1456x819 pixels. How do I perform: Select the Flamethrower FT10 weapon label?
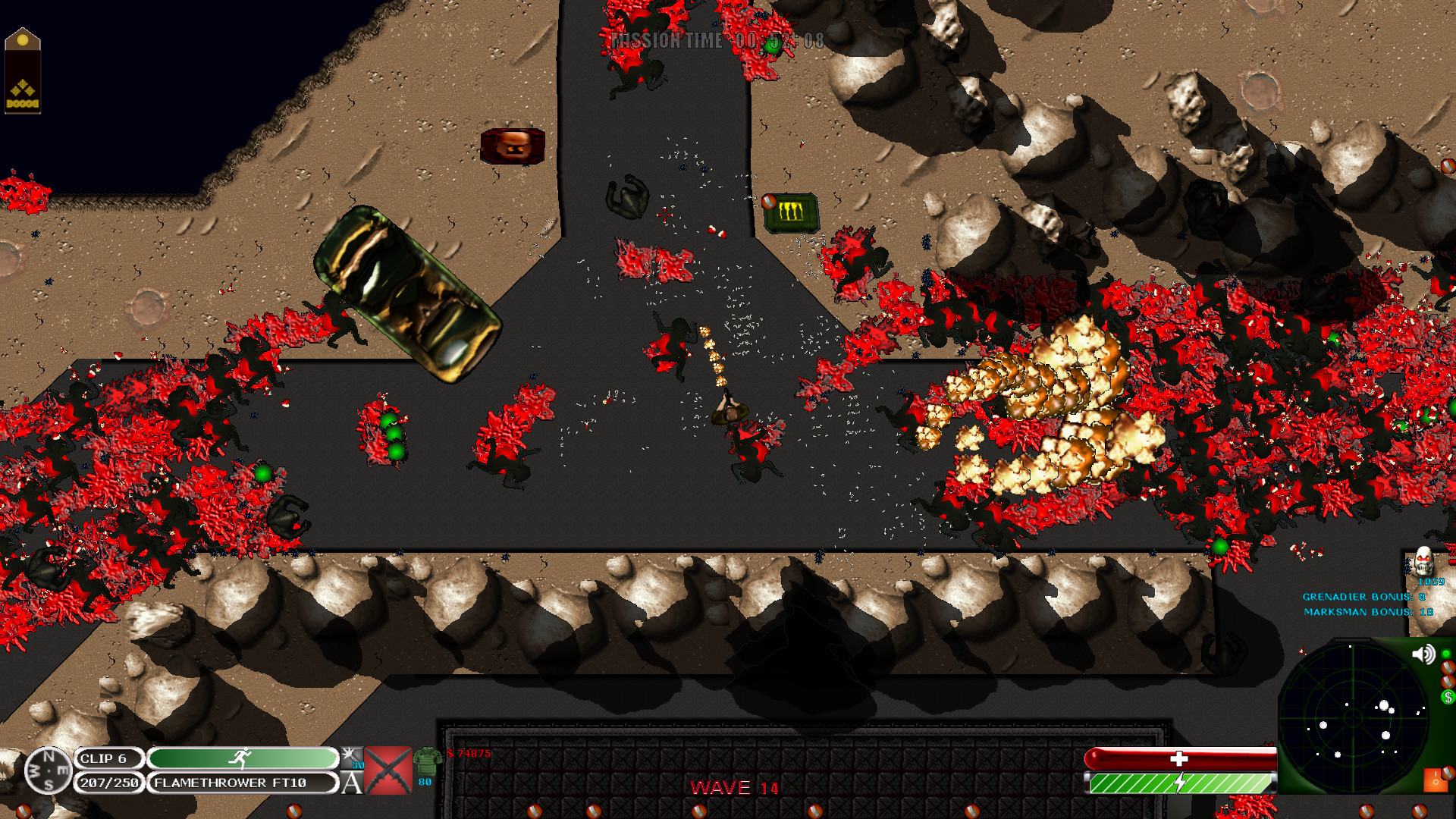click(x=244, y=783)
